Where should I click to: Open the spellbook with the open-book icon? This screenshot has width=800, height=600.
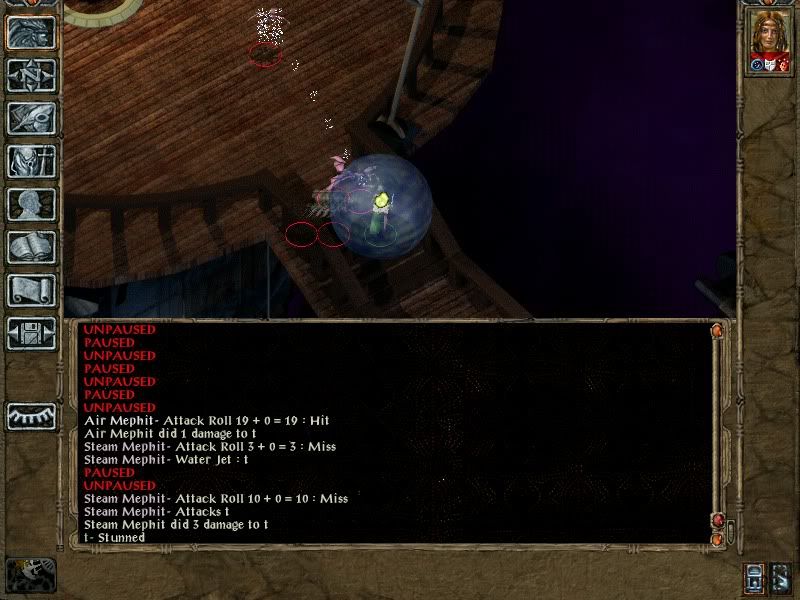(x=32, y=247)
